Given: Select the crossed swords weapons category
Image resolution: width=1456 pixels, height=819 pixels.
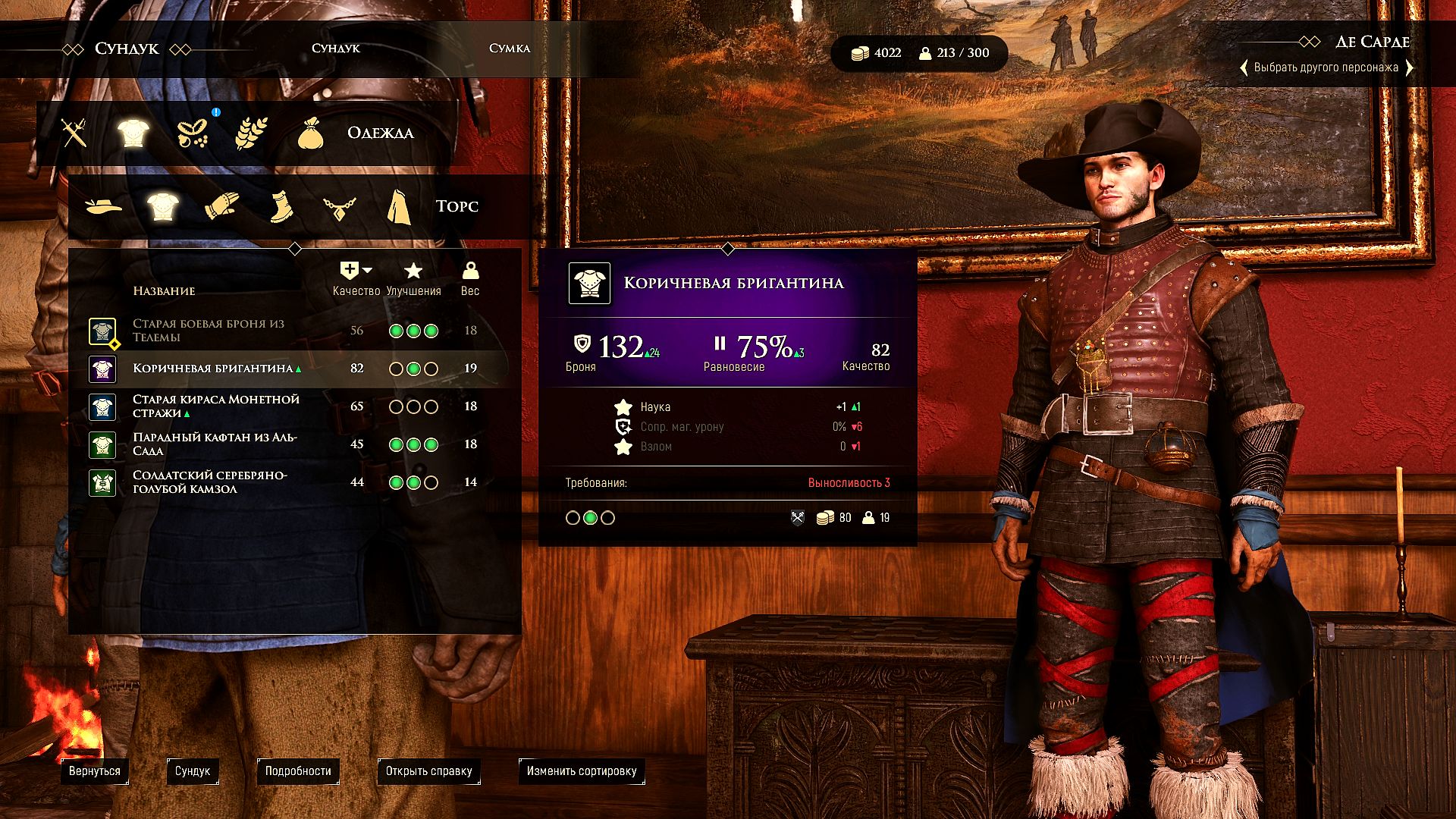Looking at the screenshot, I should coord(74,133).
